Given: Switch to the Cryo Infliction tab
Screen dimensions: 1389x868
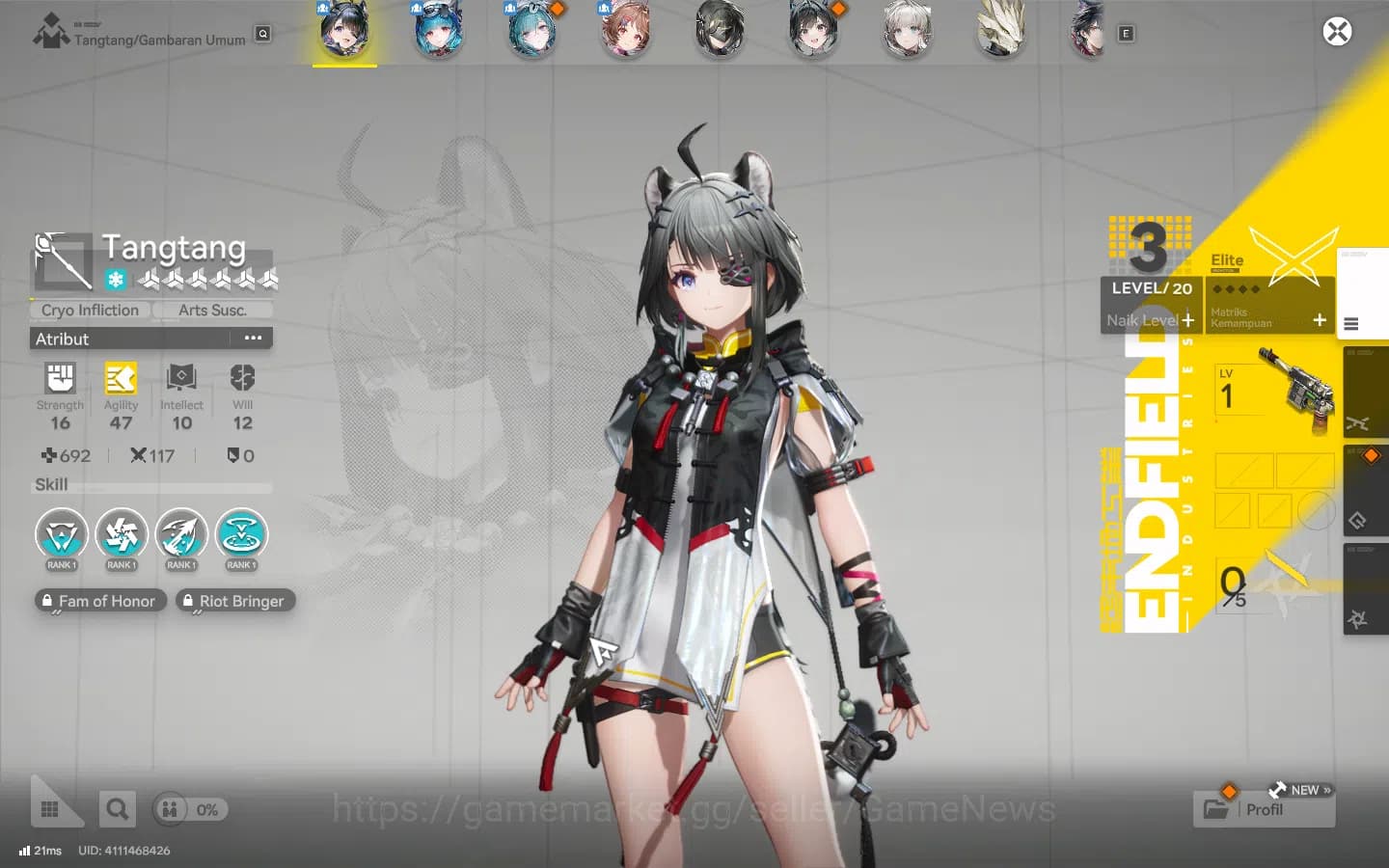Looking at the screenshot, I should 90,310.
